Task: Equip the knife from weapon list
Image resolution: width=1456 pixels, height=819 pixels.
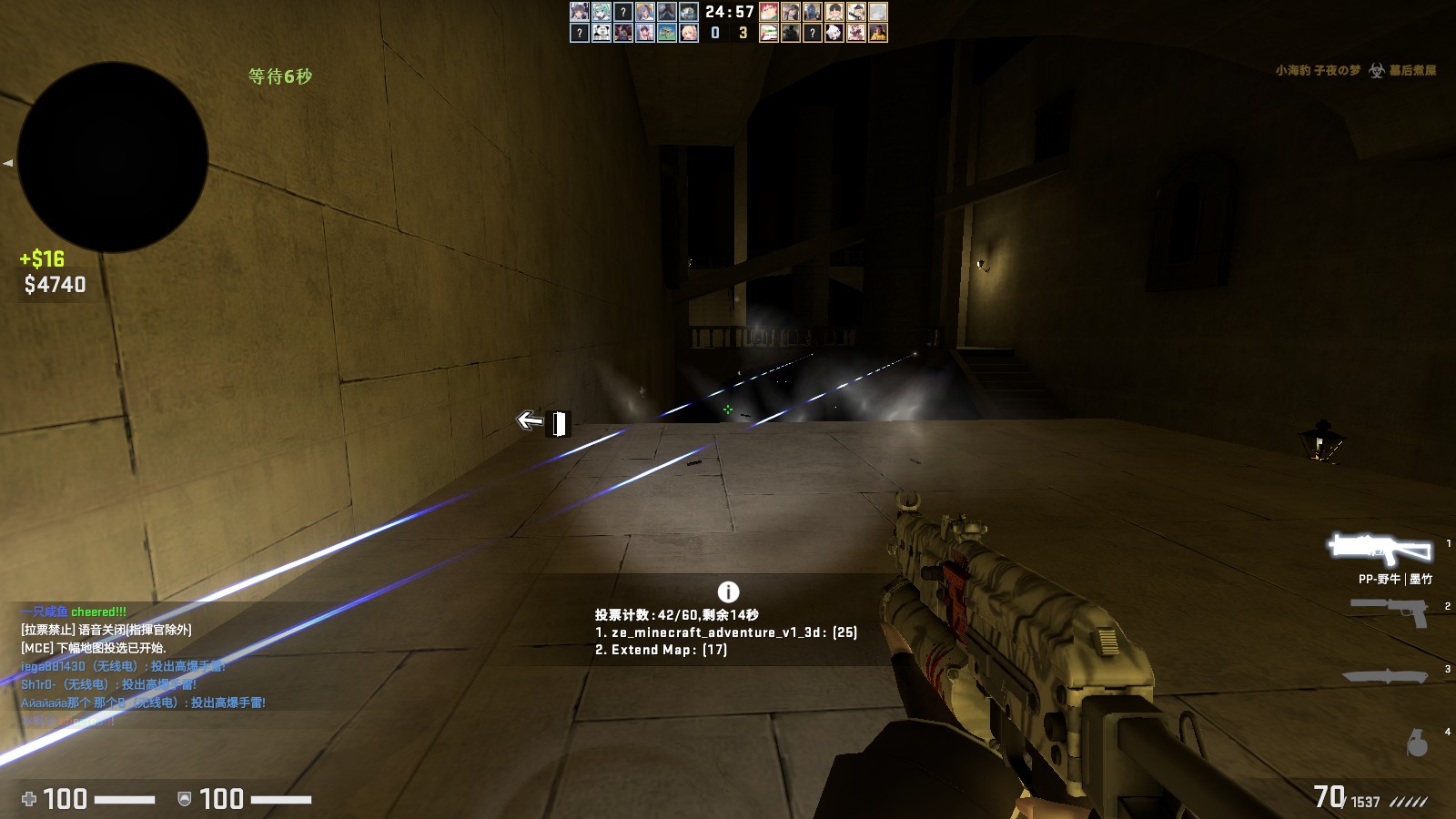Action: (x=1385, y=675)
